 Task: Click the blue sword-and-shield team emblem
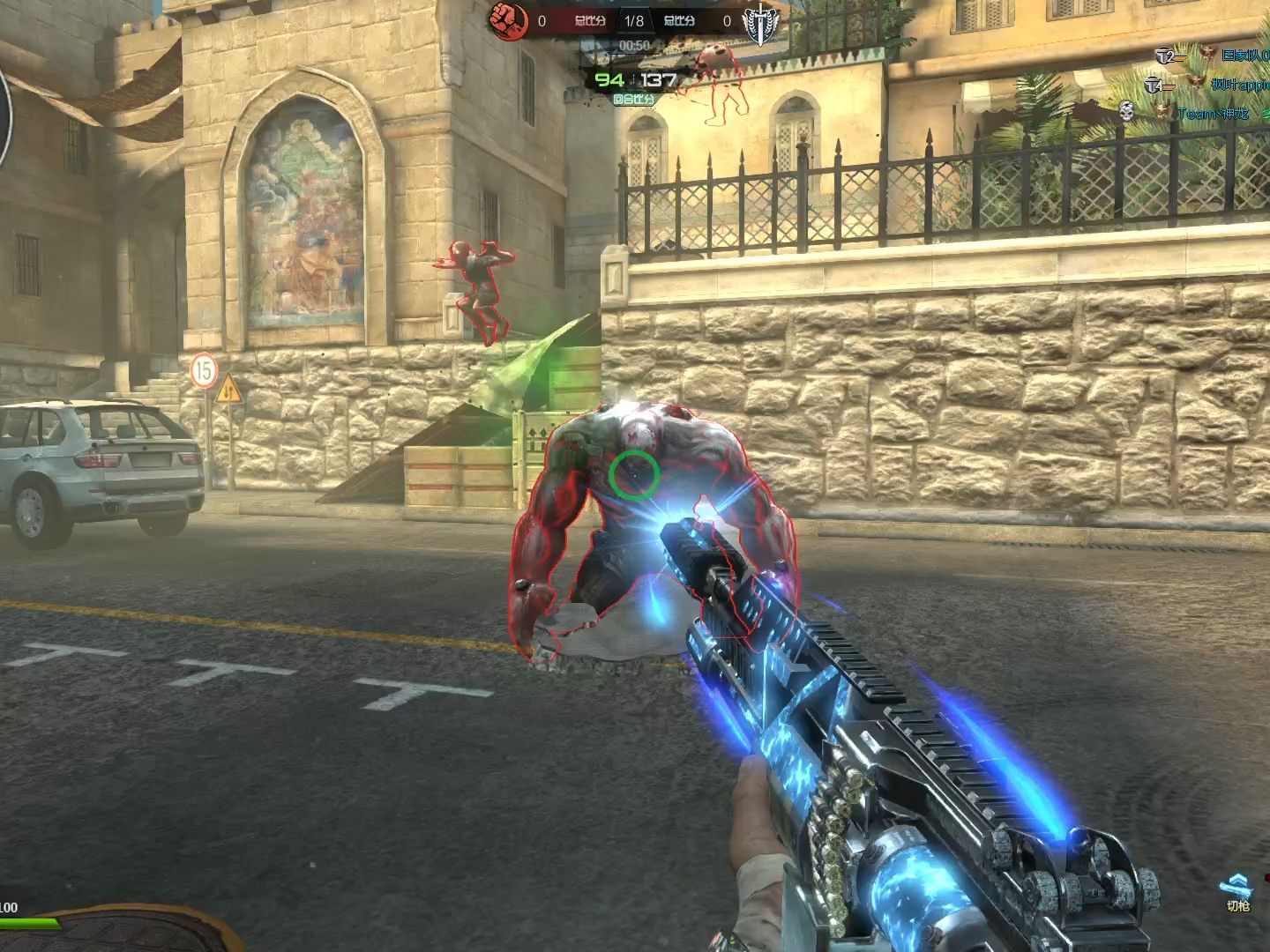tap(758, 24)
